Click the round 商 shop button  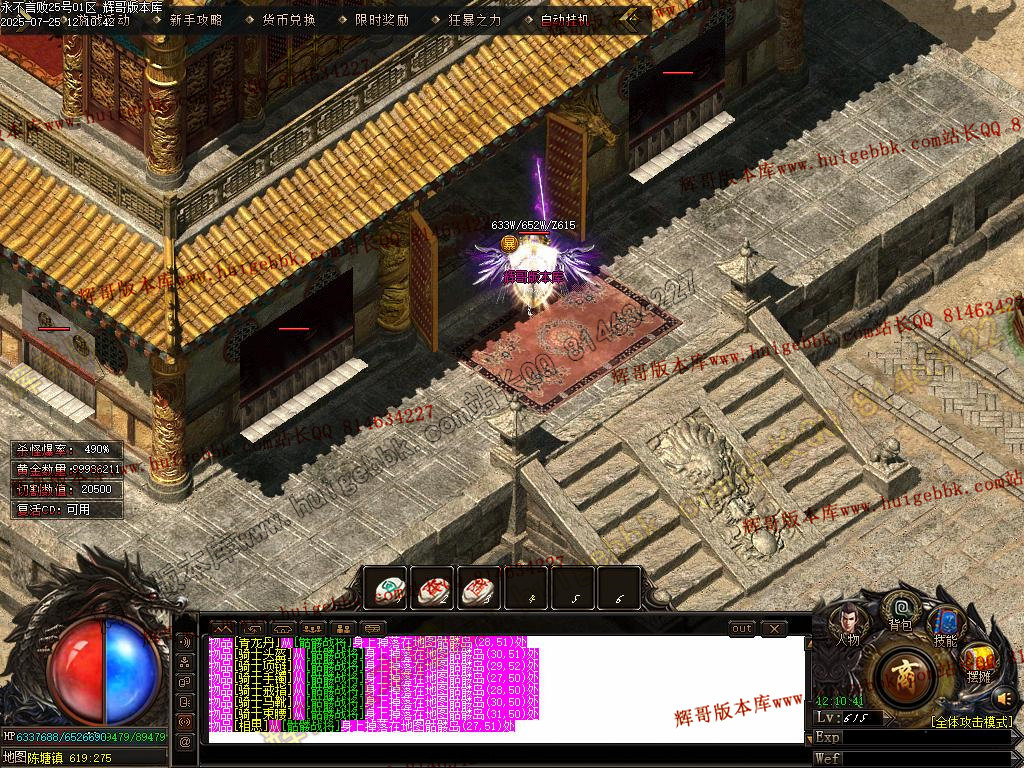(x=905, y=676)
